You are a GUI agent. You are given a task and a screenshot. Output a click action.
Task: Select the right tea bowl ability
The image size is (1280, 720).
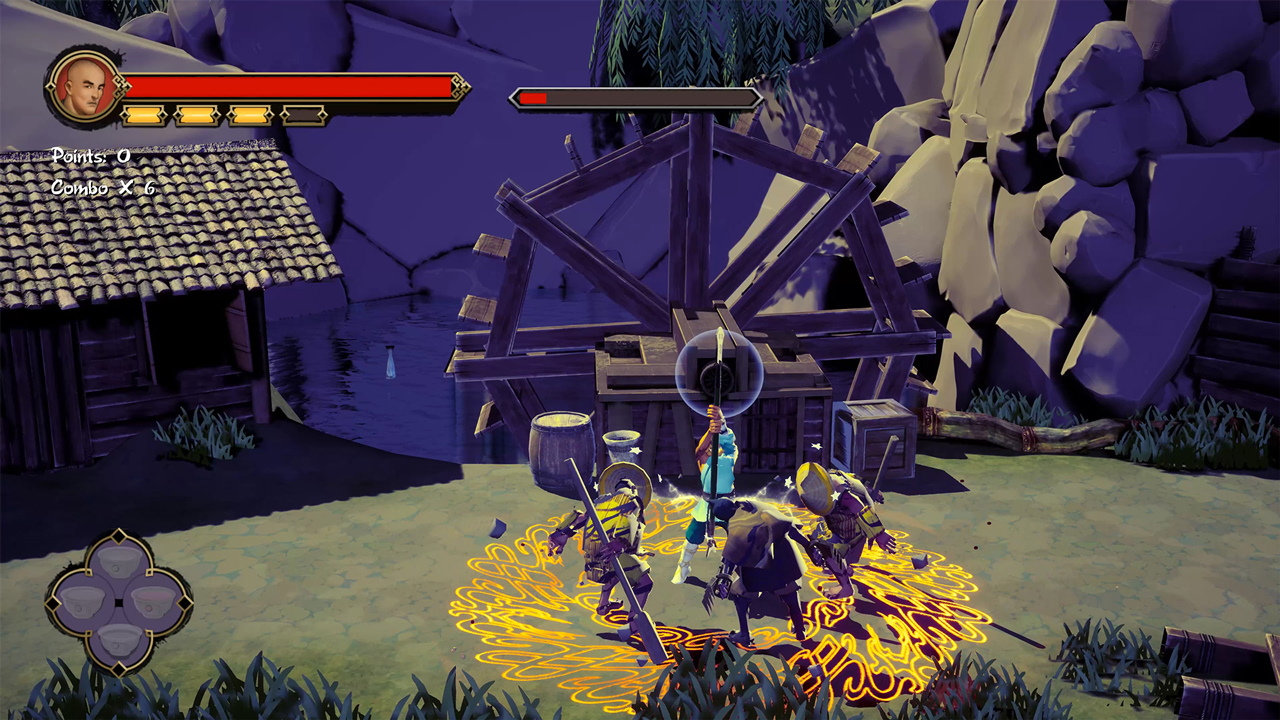coord(152,604)
